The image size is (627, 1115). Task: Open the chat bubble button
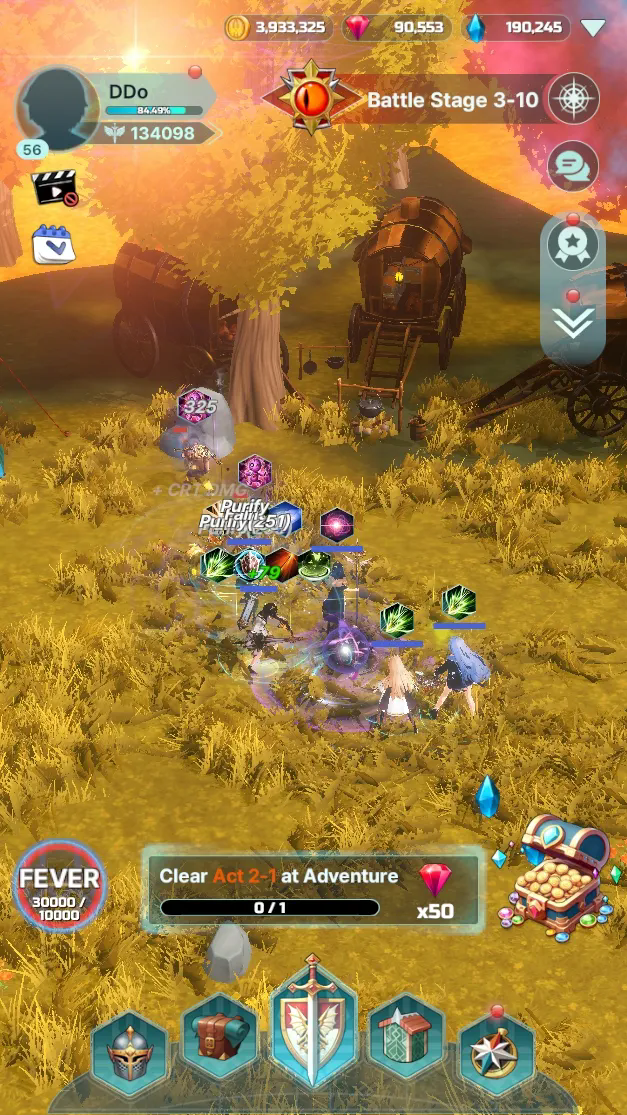click(x=573, y=166)
